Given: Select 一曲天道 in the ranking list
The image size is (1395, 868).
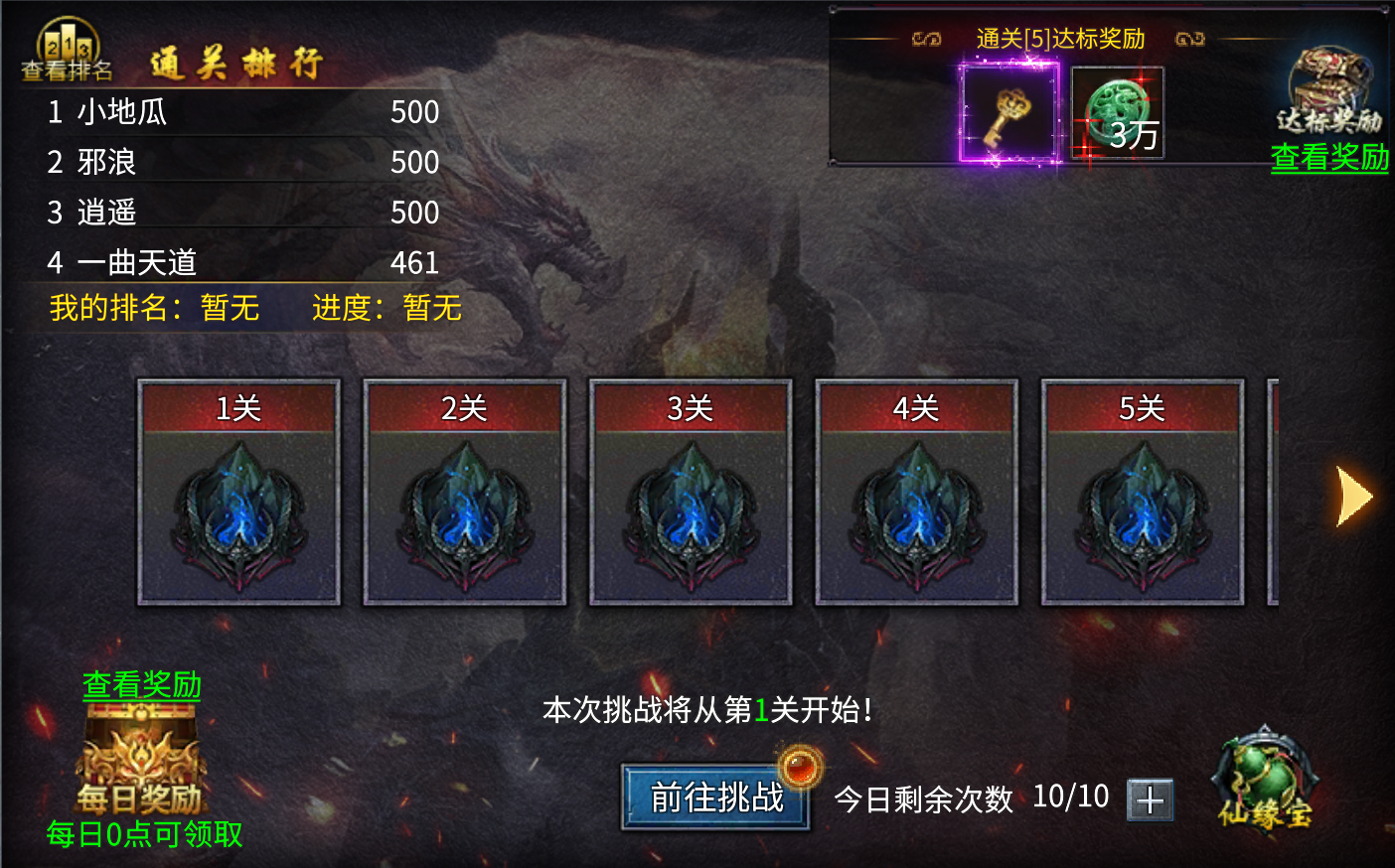Looking at the screenshot, I should click(137, 263).
